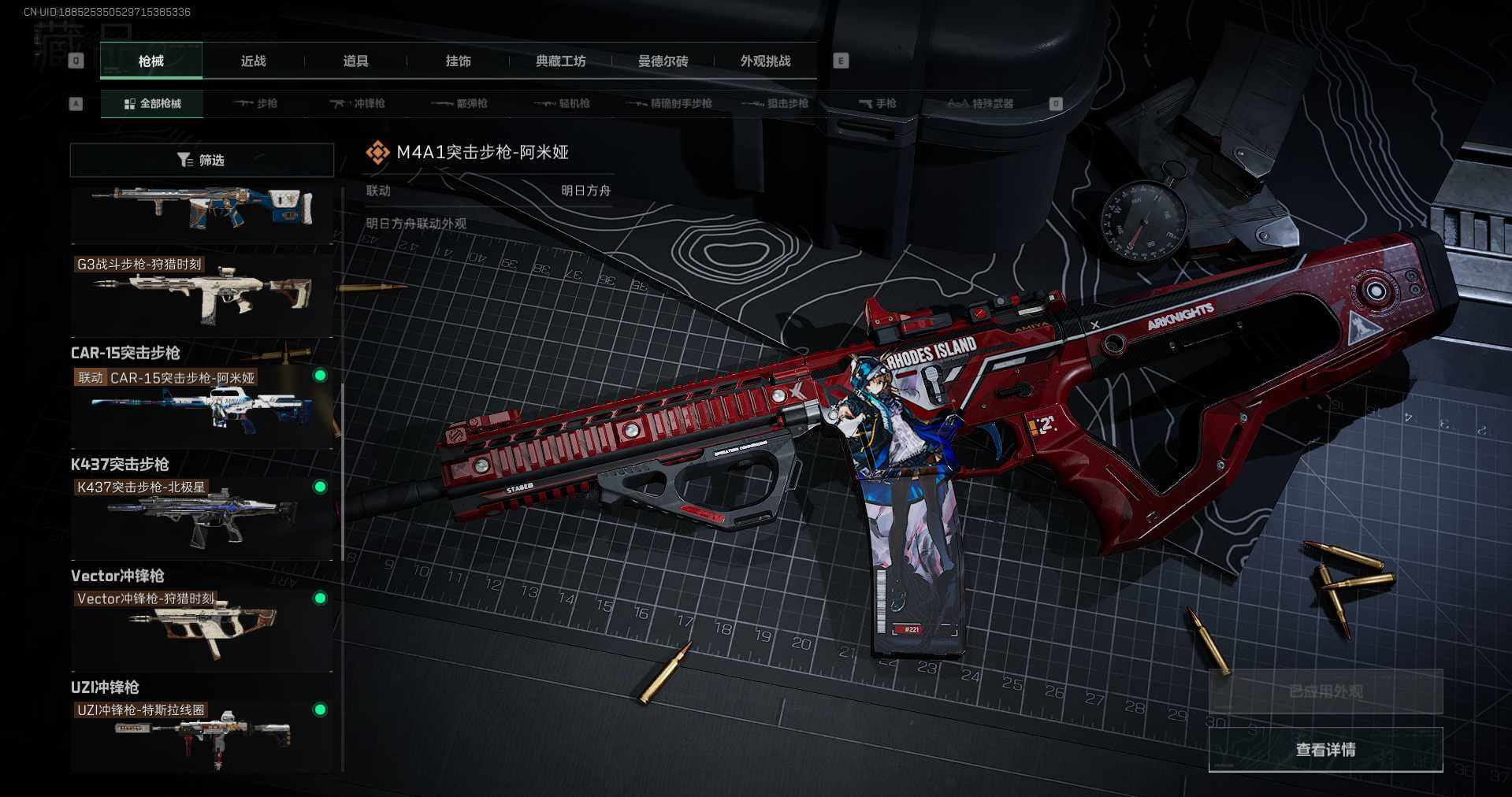
Task: Switch to the 近战 melee tab
Action: pyautogui.click(x=253, y=61)
